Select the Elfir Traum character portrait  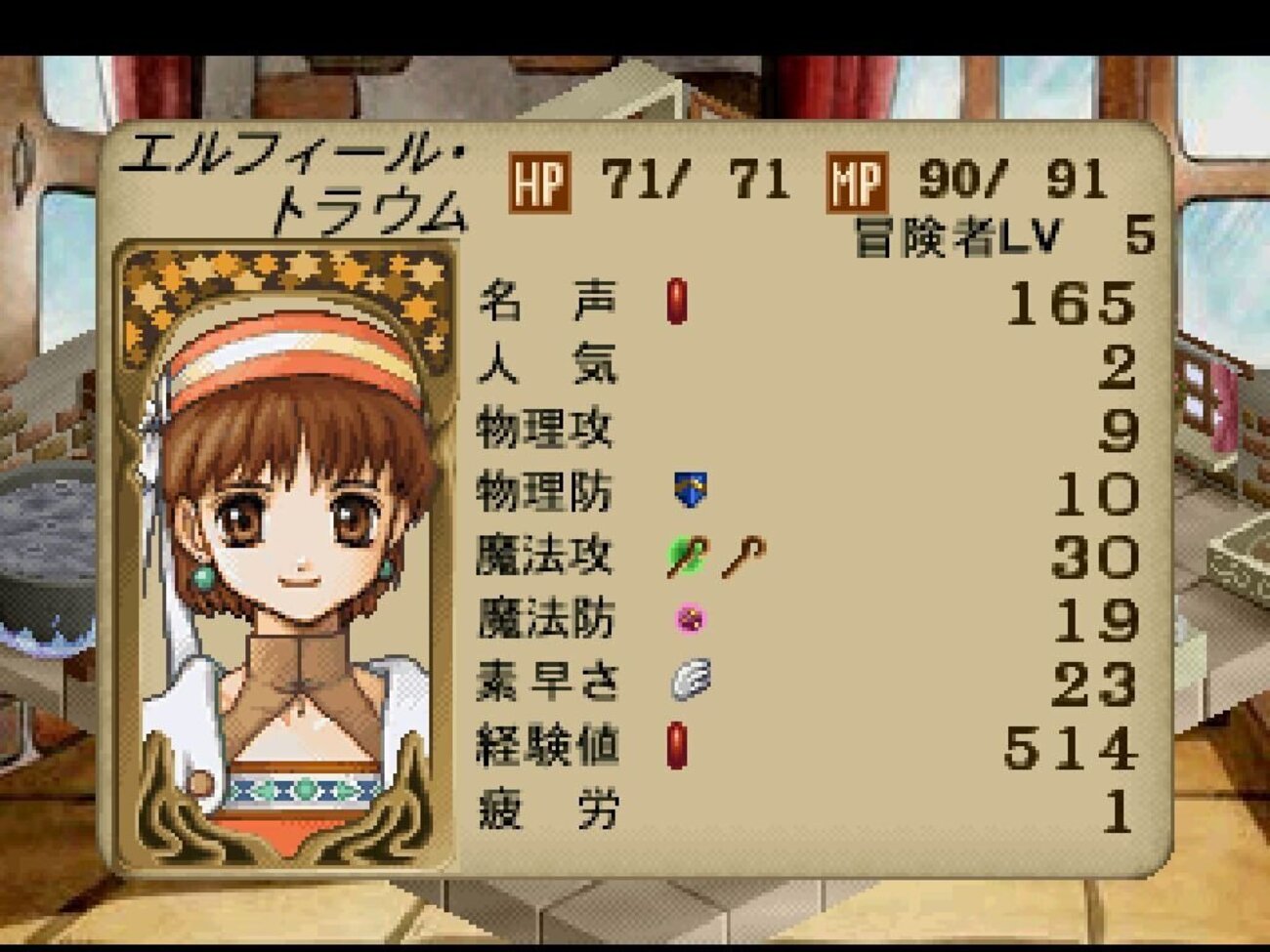285,557
